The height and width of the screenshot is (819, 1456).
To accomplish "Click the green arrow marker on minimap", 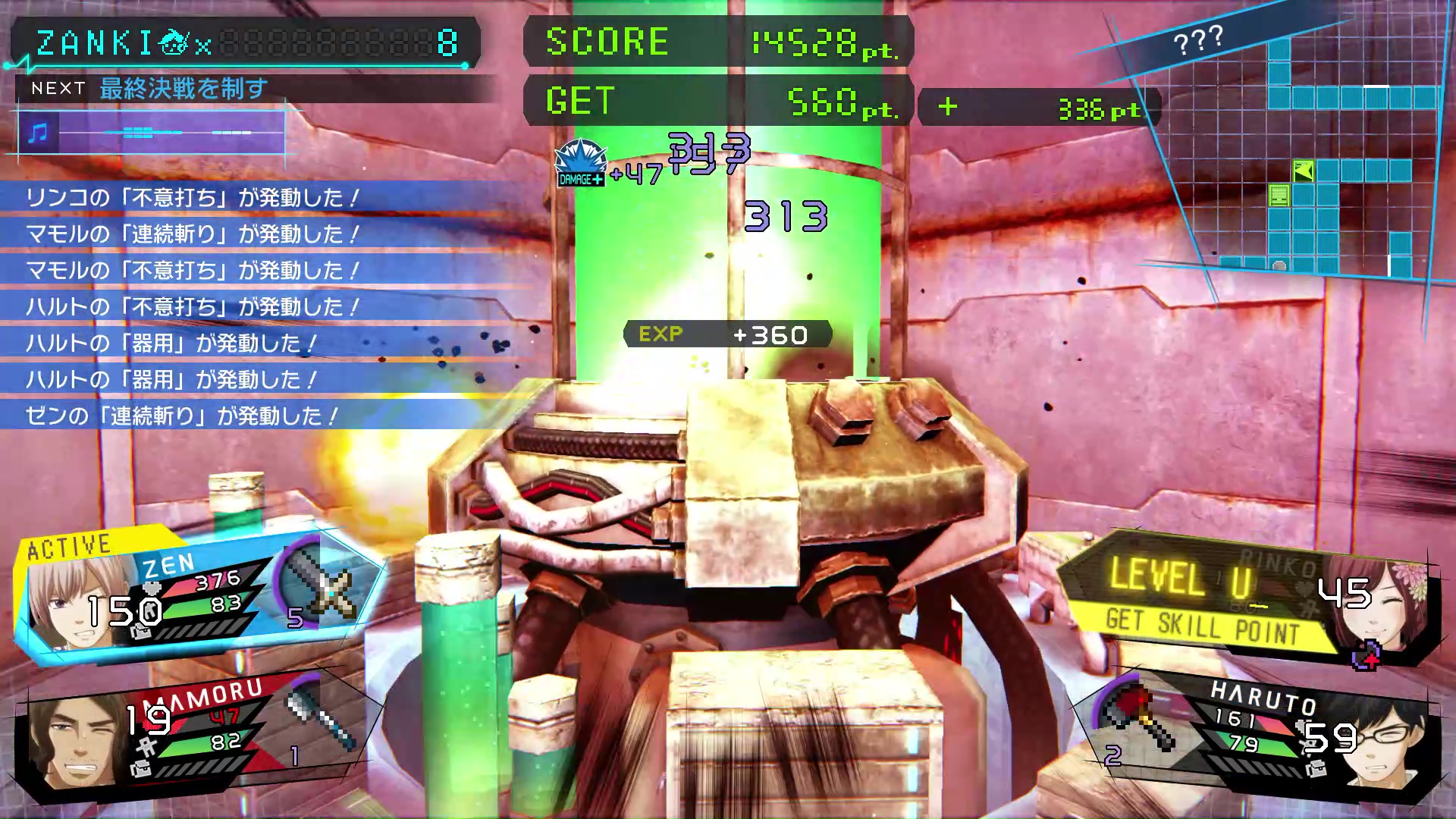I will pyautogui.click(x=1304, y=171).
